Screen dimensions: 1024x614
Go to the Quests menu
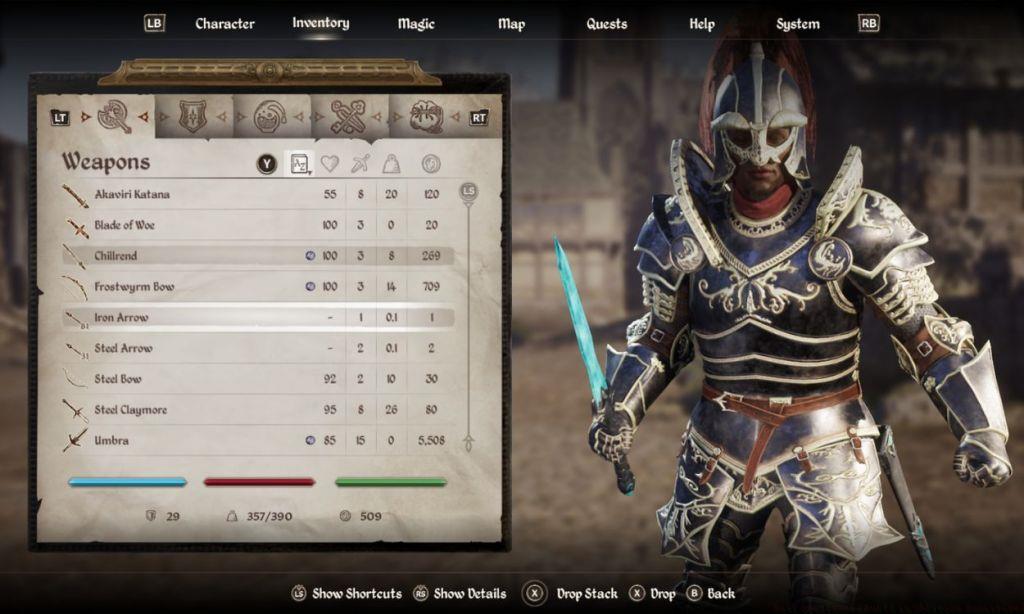pyautogui.click(x=607, y=24)
